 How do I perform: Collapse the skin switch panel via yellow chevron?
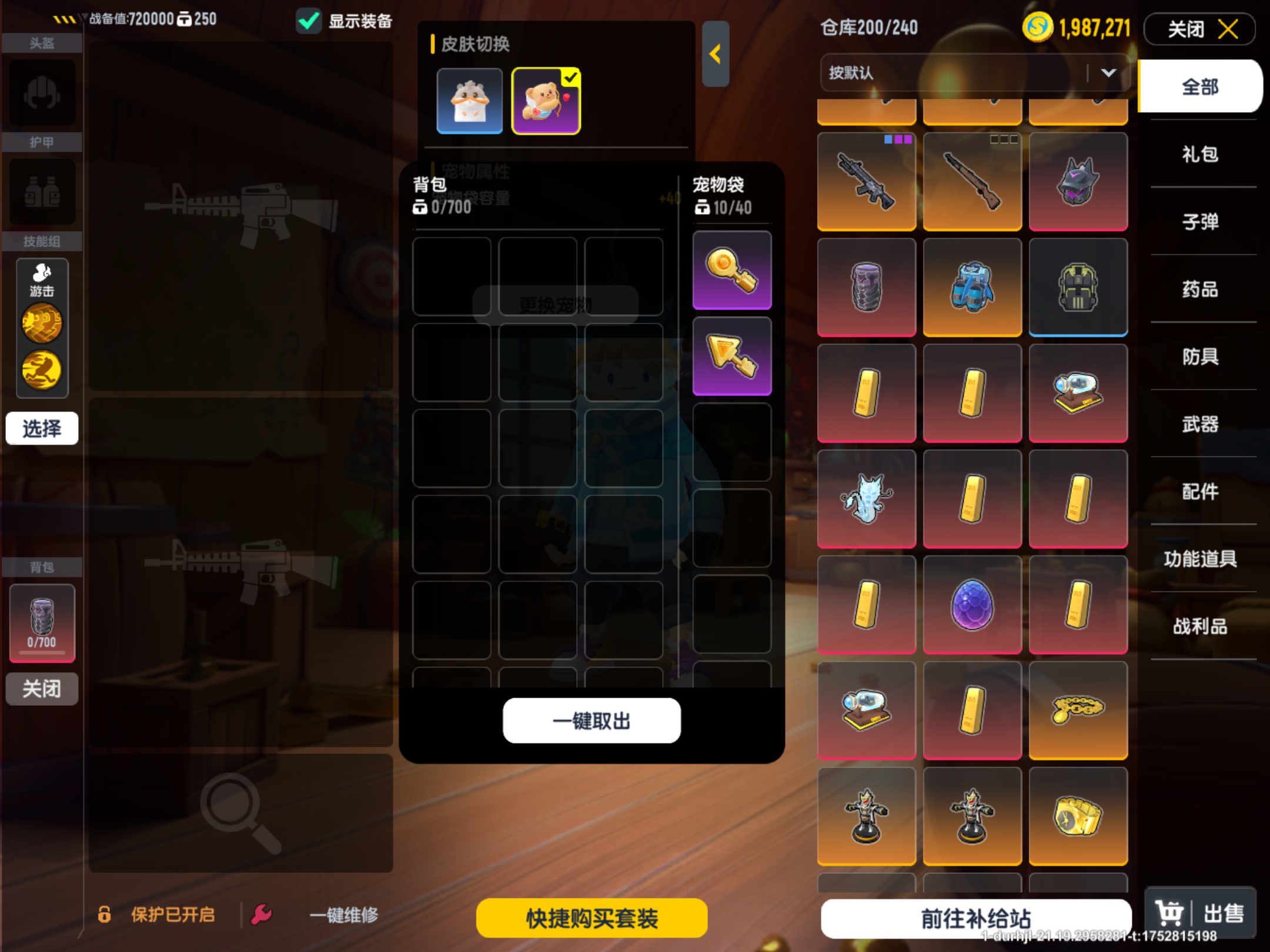click(716, 55)
